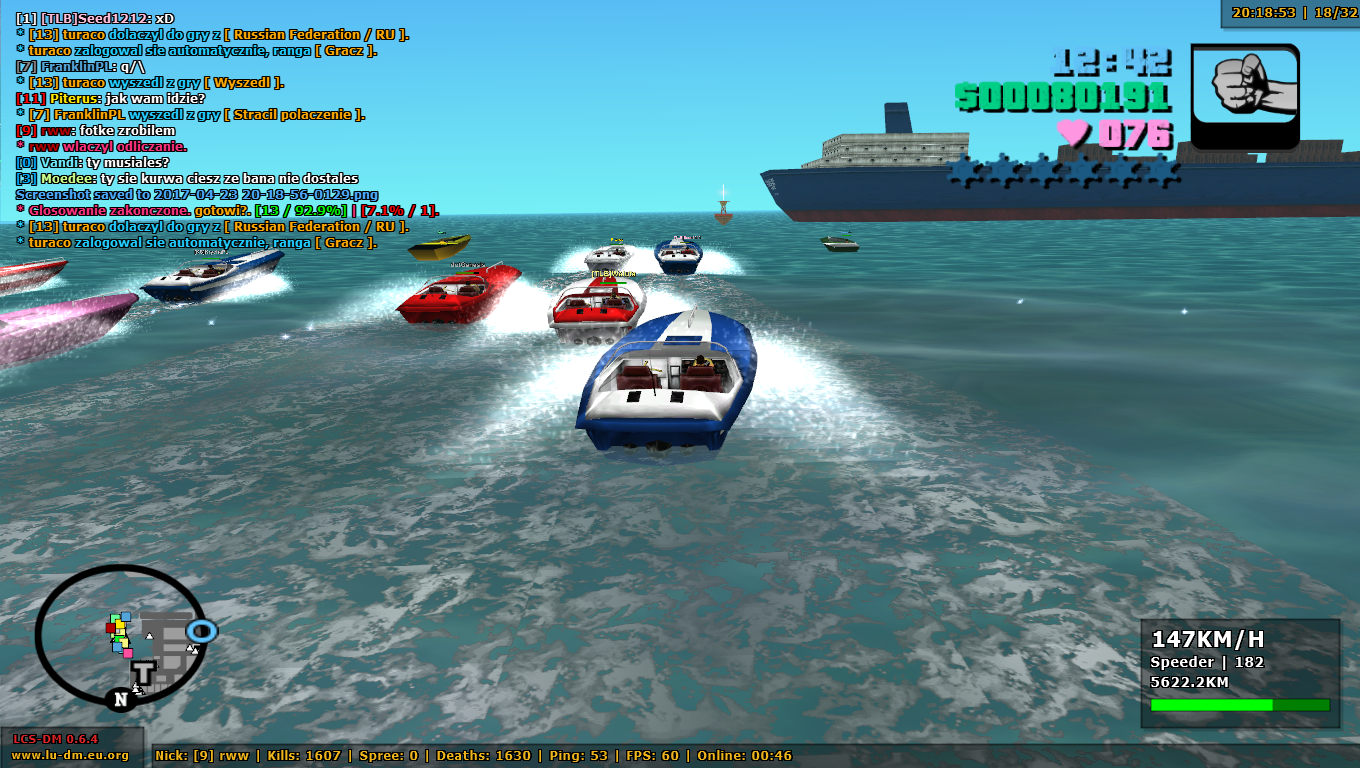
Task: Click the Moedee chat message line
Action: click(187, 178)
